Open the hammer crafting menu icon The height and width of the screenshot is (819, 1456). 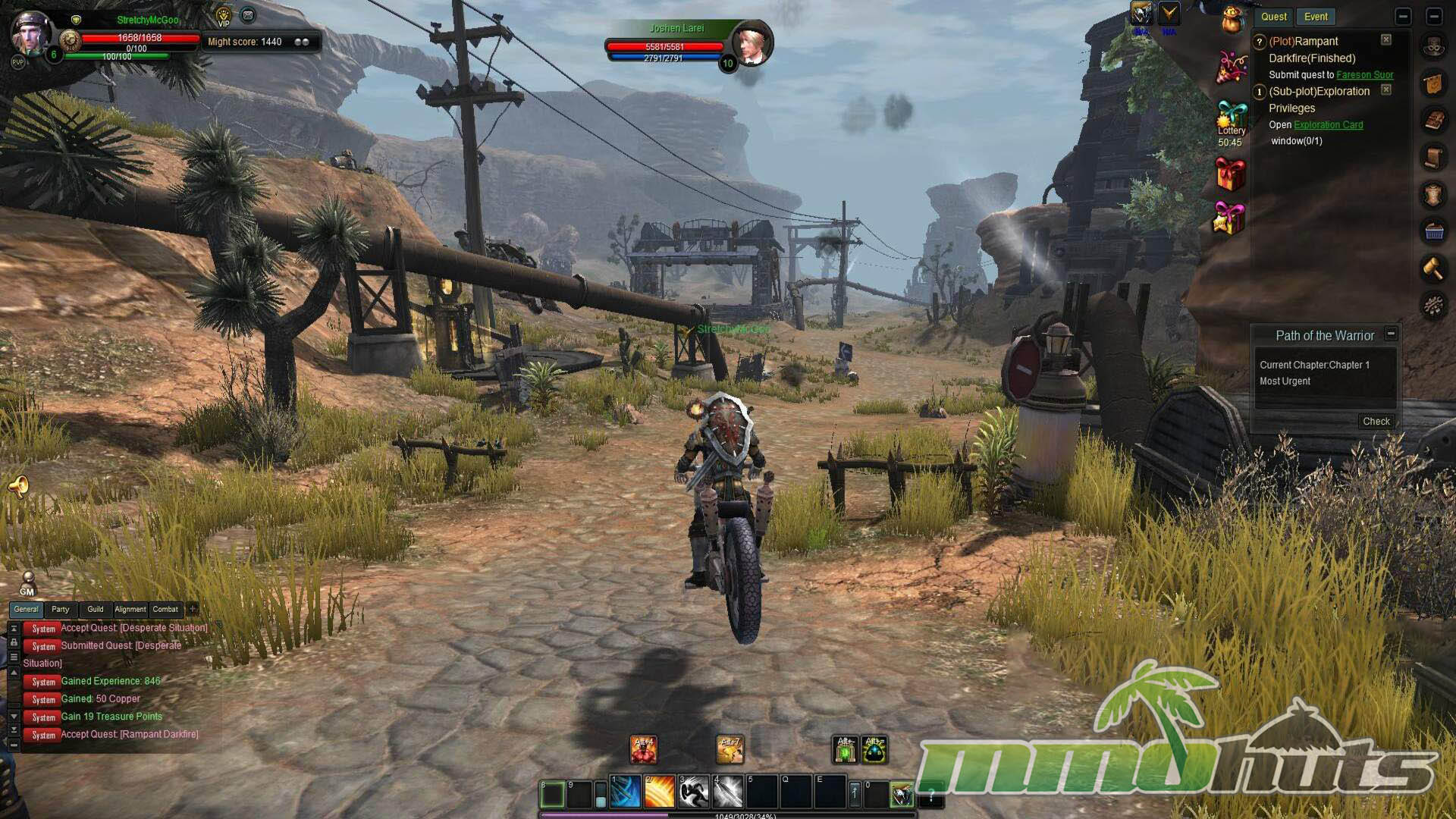click(x=1432, y=268)
